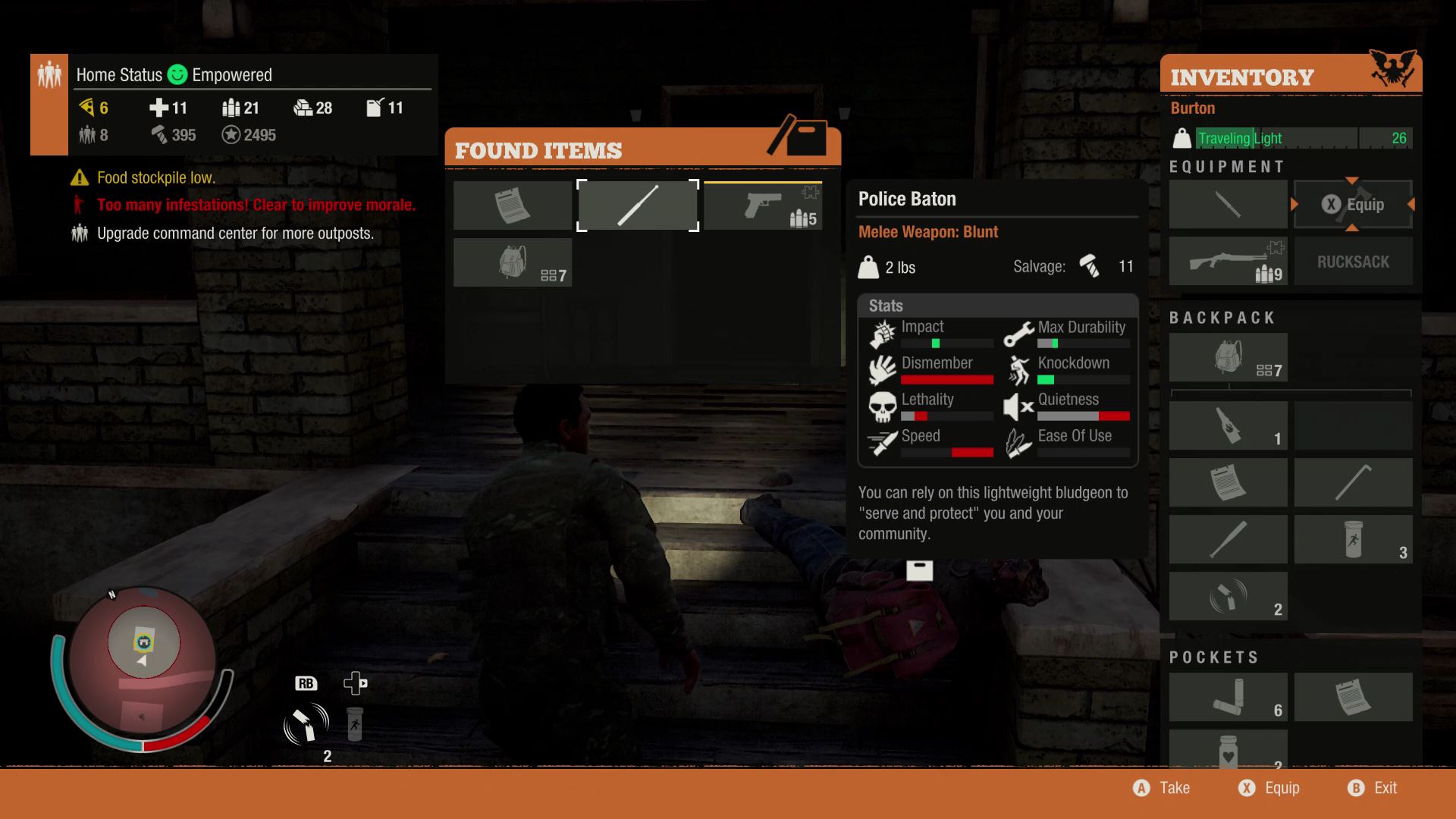Select the noisemaker stack of two in backpack
Viewport: 1456px width, 819px height.
pos(1228,596)
